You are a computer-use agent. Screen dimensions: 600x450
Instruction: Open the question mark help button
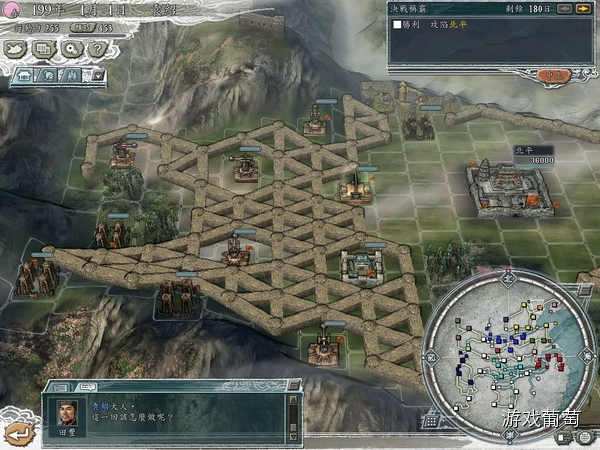coord(99,49)
